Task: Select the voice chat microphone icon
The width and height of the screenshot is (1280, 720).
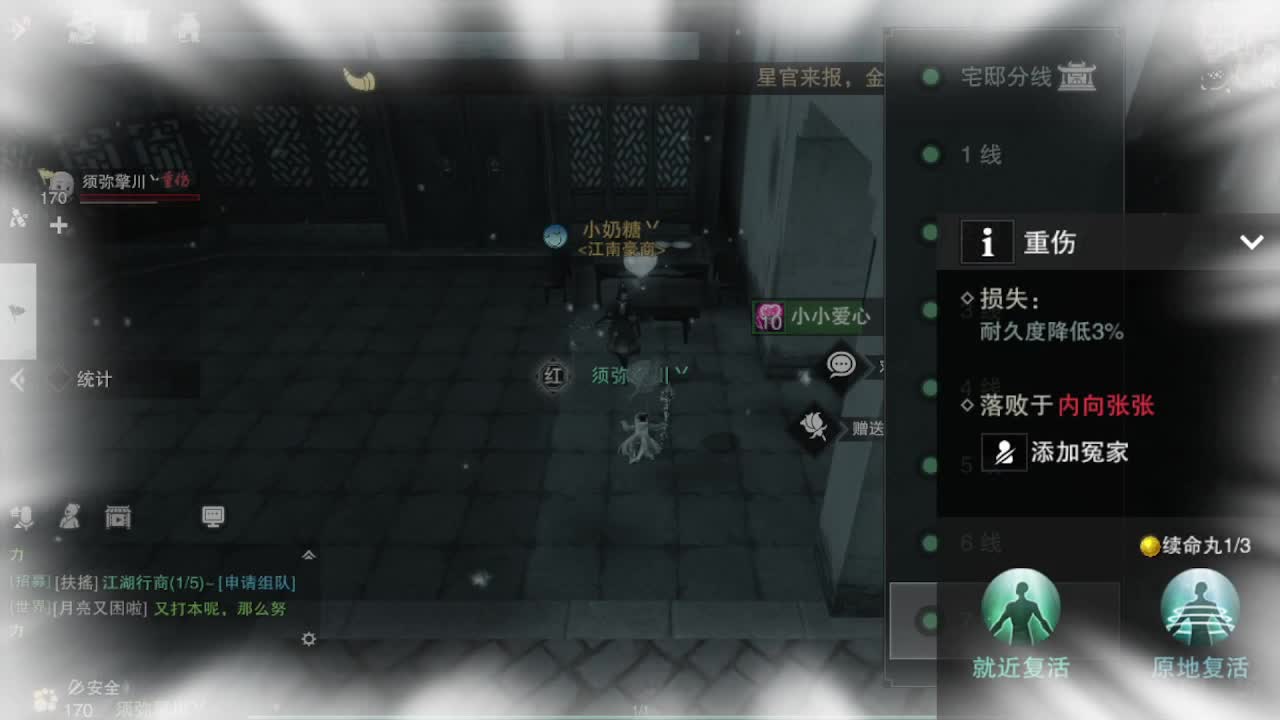Action: coord(22,517)
